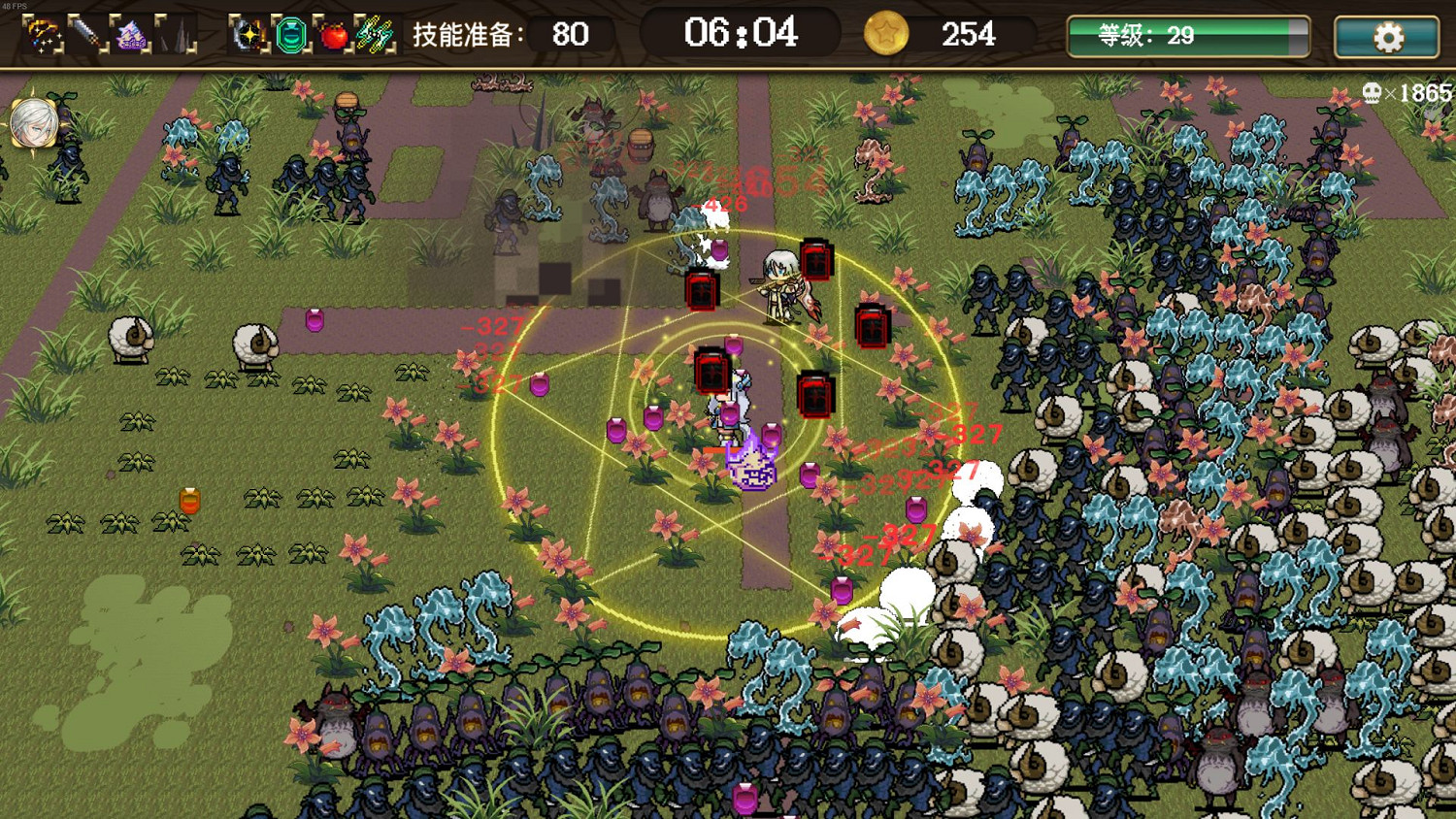Click the cyan dual blades item icon
The image size is (1456, 819).
(372, 34)
